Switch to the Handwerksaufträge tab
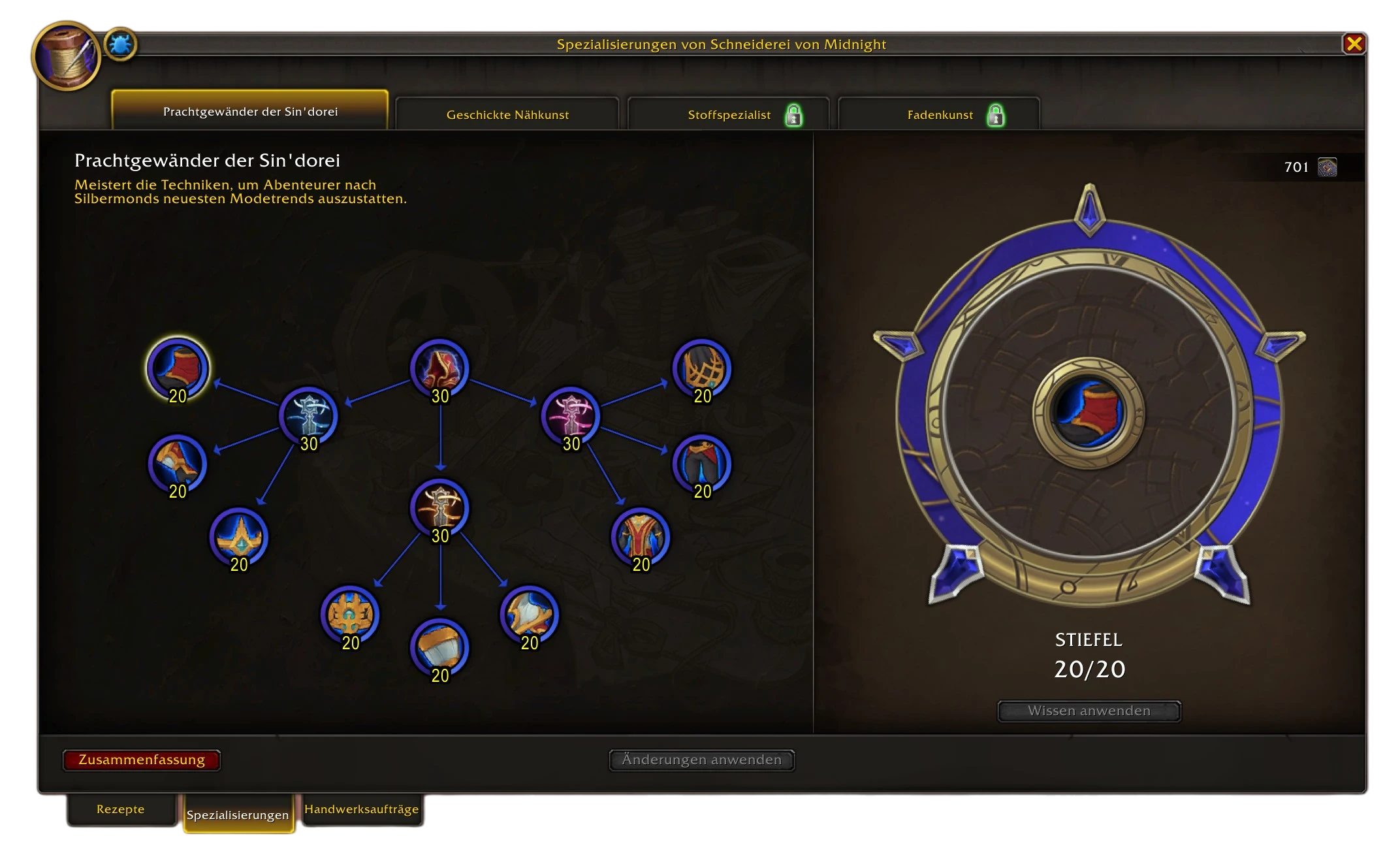 (x=361, y=809)
